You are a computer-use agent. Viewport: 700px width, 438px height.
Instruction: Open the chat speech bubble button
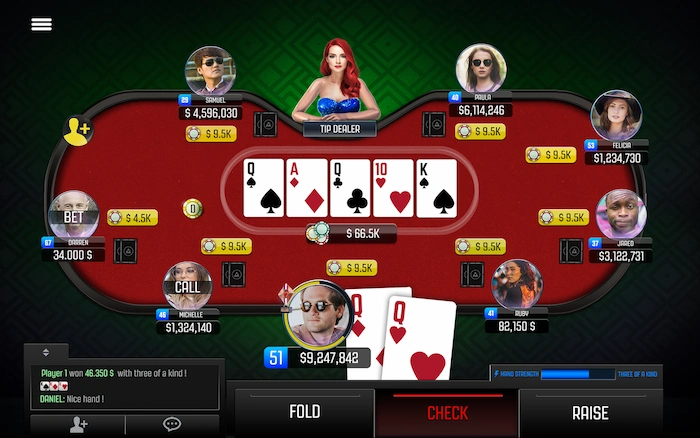(x=172, y=425)
